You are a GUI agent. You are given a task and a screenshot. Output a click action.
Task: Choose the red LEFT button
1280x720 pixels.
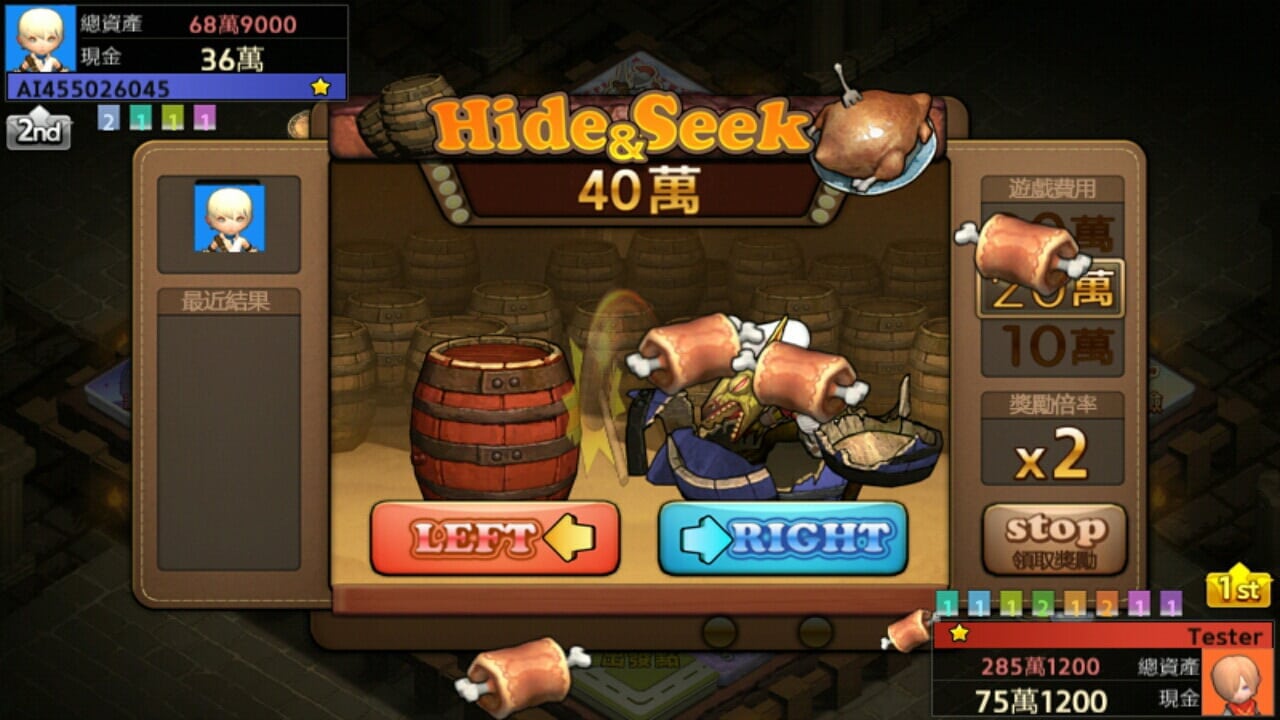coord(495,538)
